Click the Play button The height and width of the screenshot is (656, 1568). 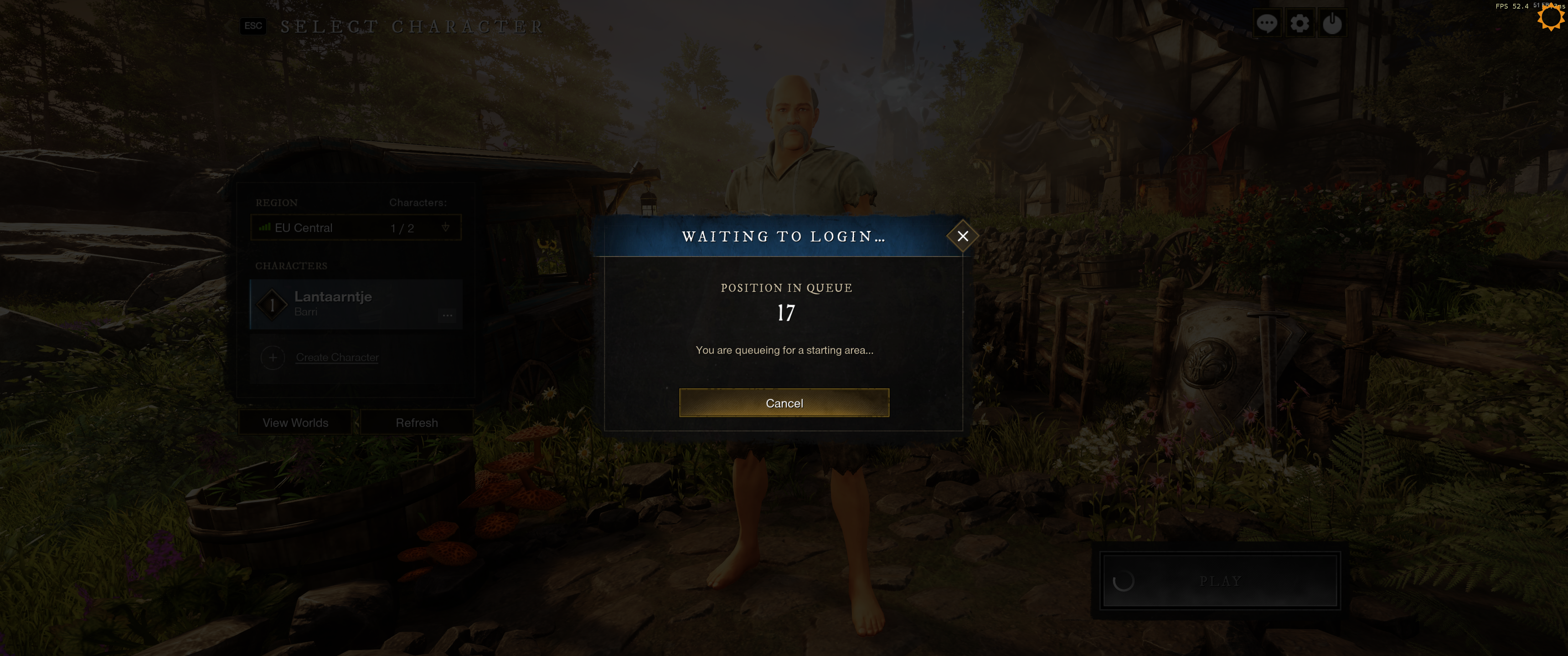(1220, 580)
